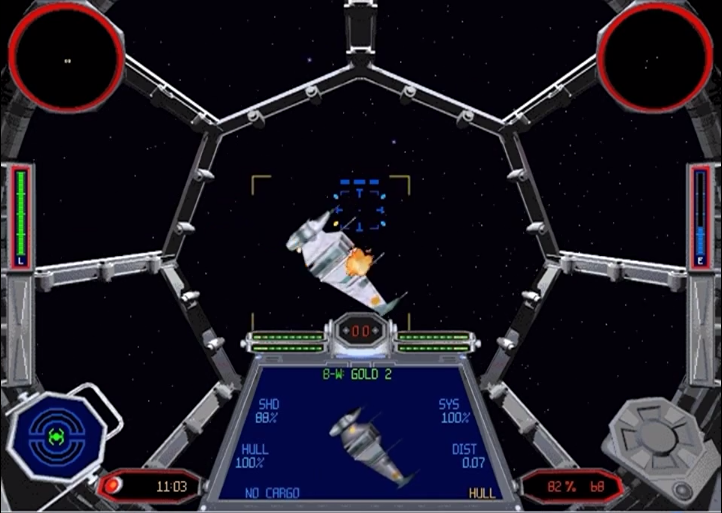Click the front sensor scope
The width and height of the screenshot is (722, 513).
pyautogui.click(x=65, y=60)
